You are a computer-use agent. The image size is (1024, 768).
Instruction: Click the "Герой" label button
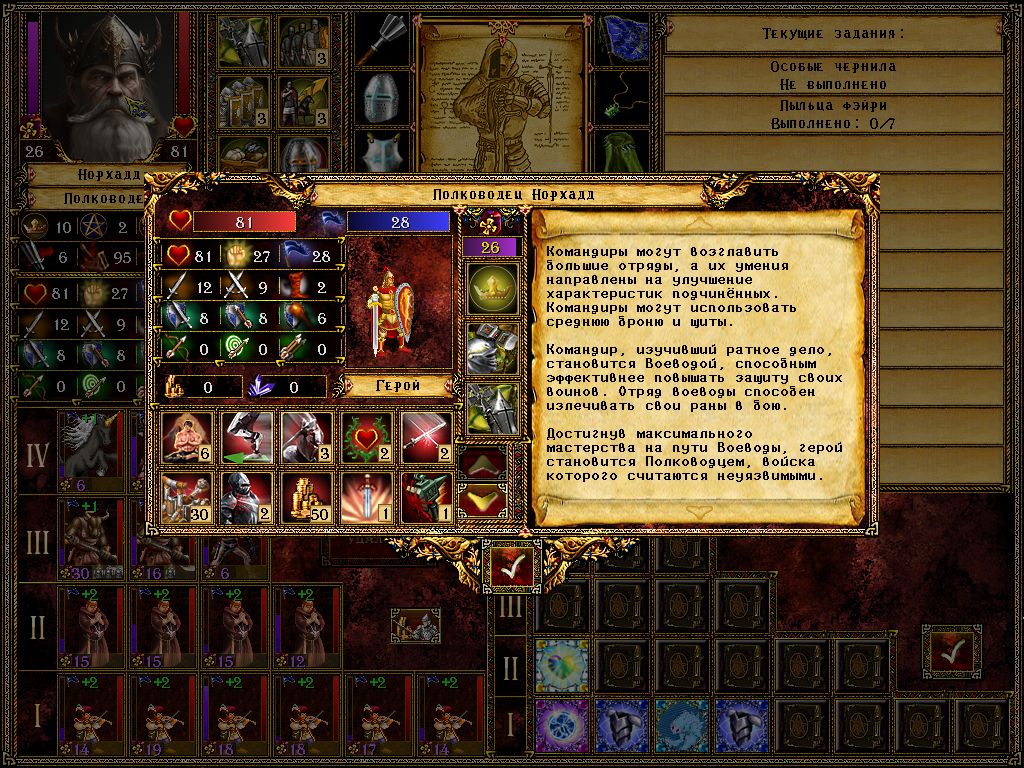398,385
